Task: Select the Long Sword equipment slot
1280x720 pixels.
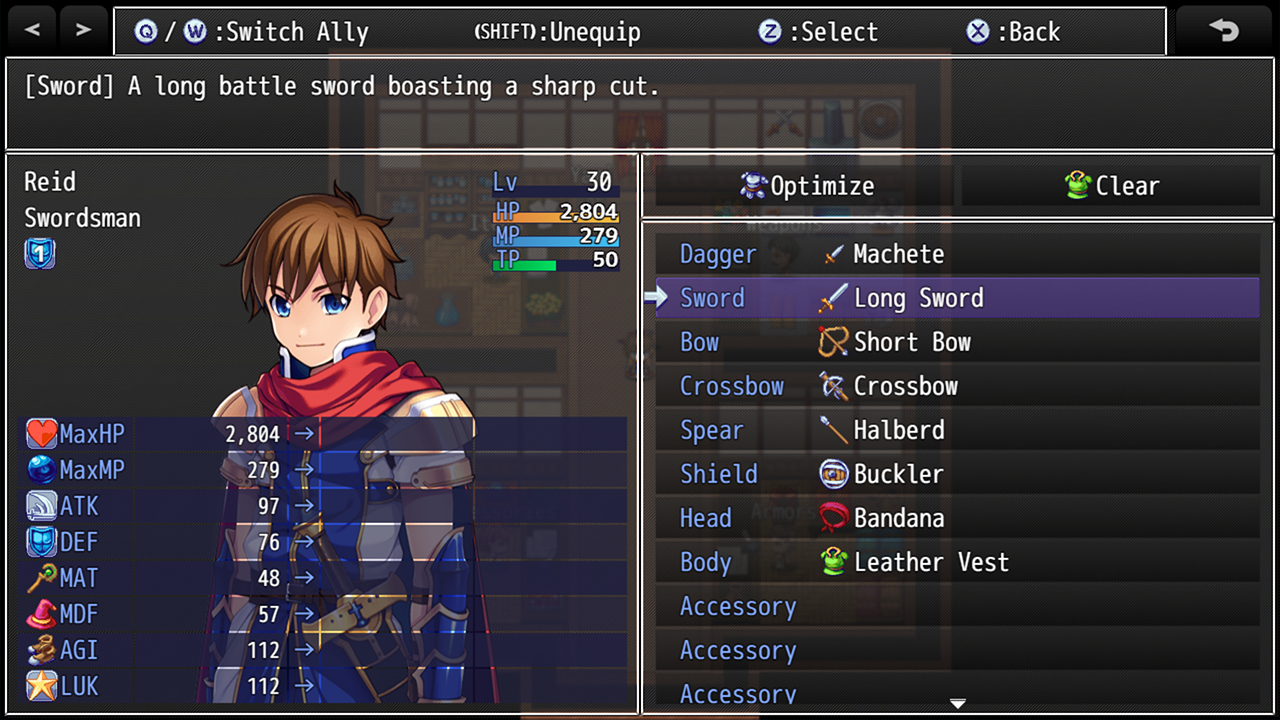Action: tap(957, 298)
